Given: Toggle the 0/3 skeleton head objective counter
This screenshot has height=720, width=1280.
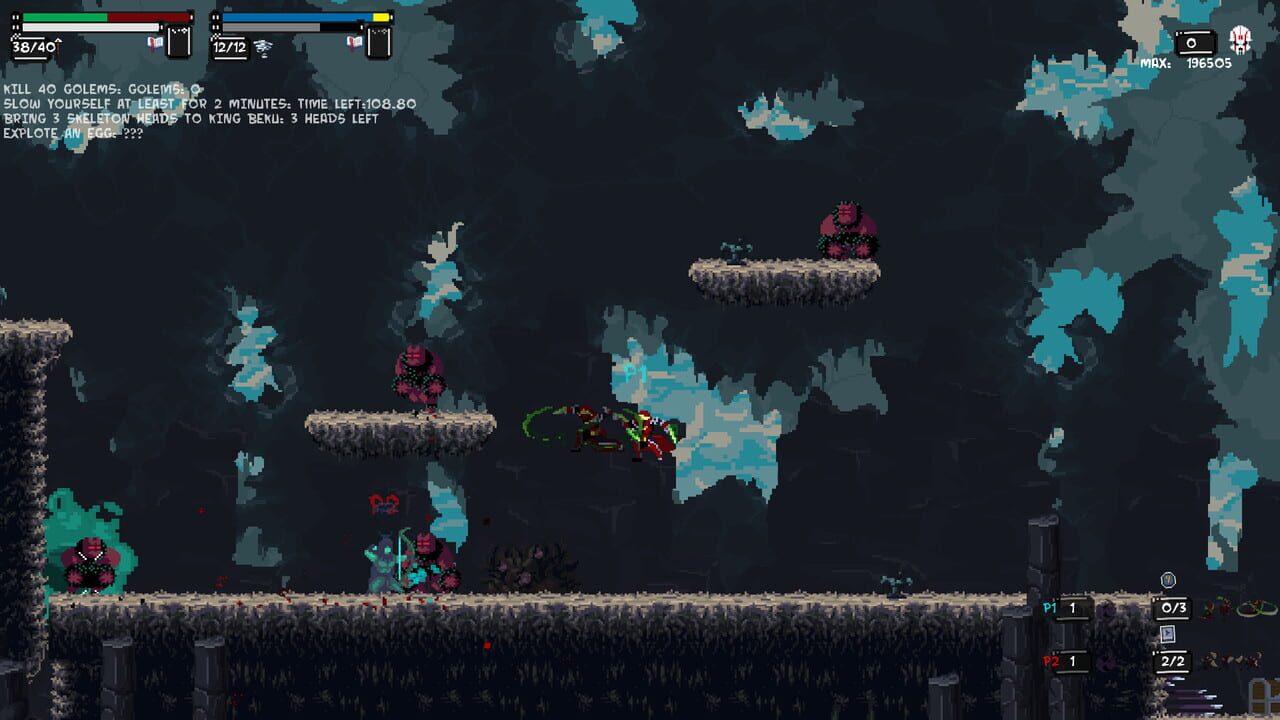Looking at the screenshot, I should tap(1173, 608).
